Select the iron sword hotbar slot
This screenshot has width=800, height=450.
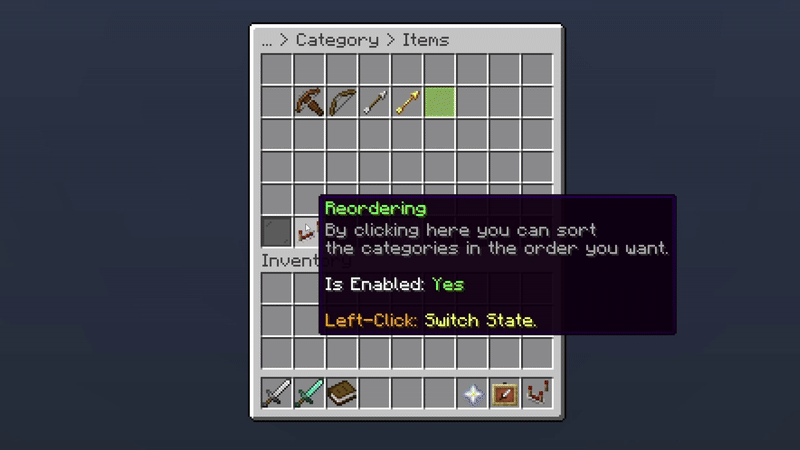point(277,393)
